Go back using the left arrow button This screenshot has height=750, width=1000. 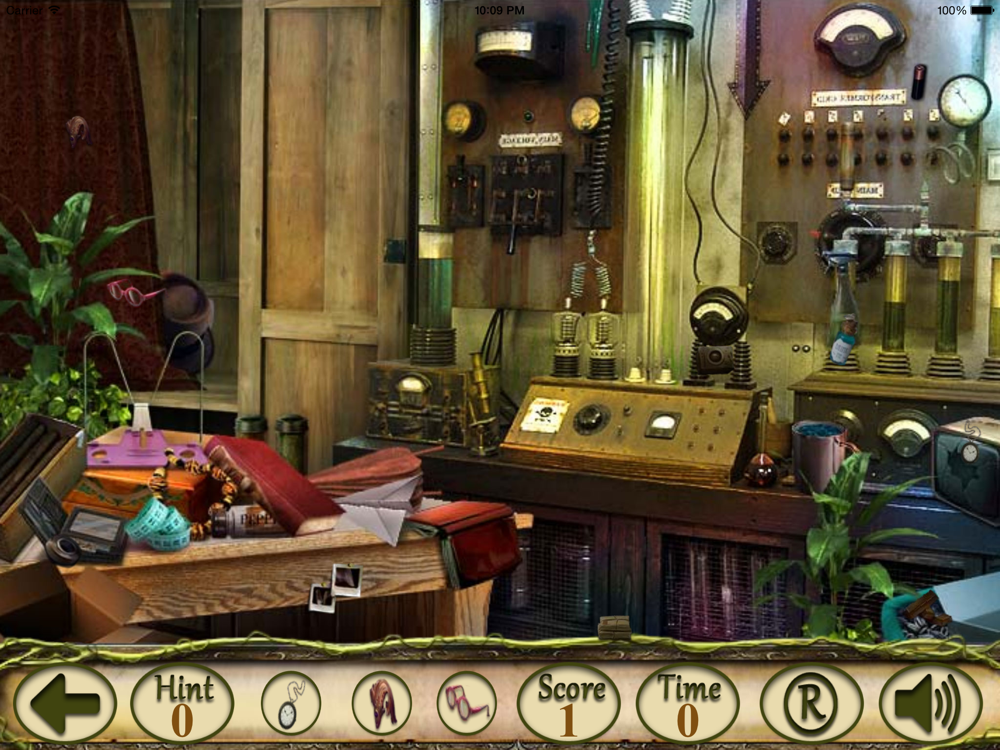click(65, 704)
